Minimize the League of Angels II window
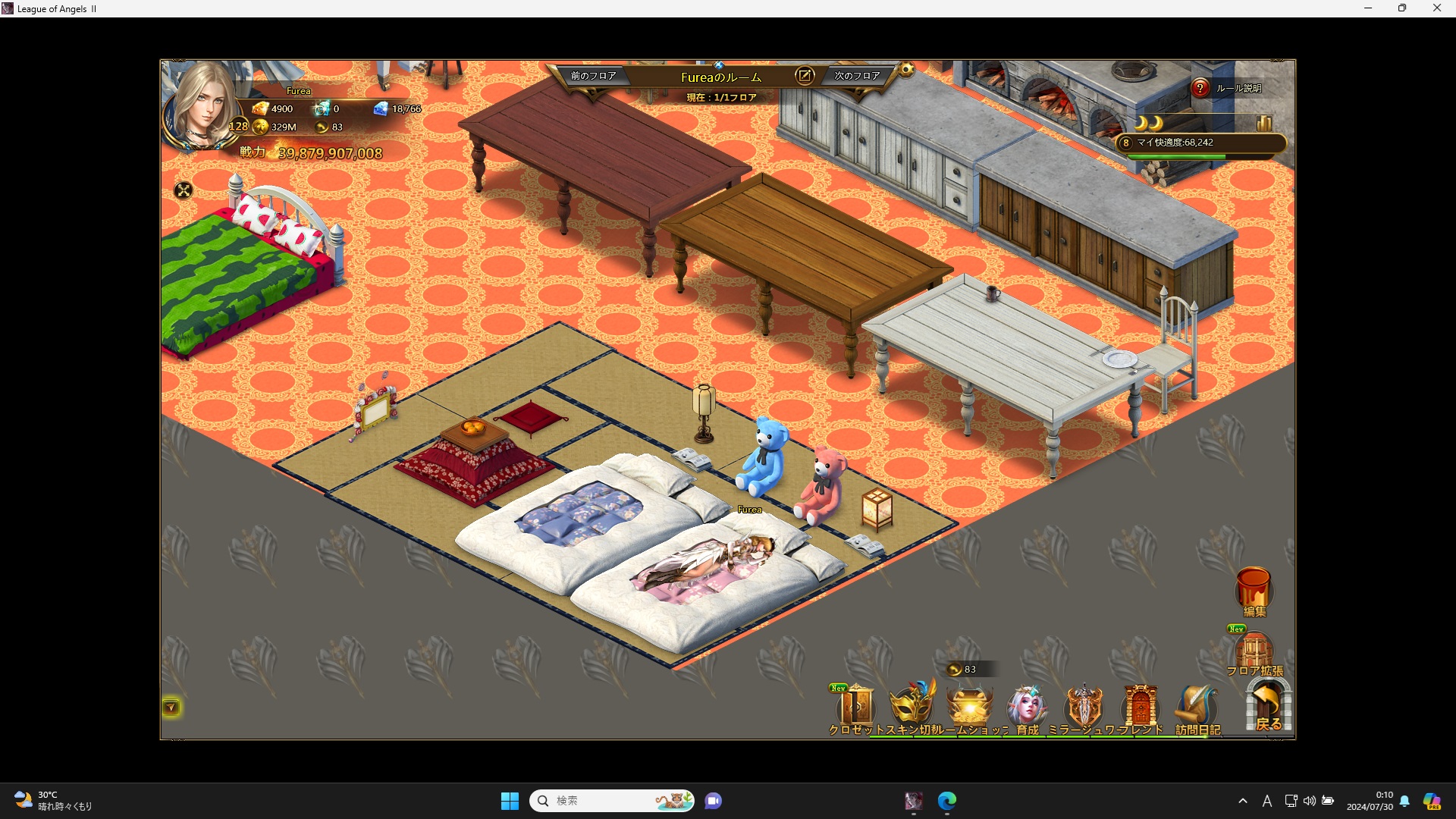Screen dimensions: 1456x819 pyautogui.click(x=1368, y=8)
